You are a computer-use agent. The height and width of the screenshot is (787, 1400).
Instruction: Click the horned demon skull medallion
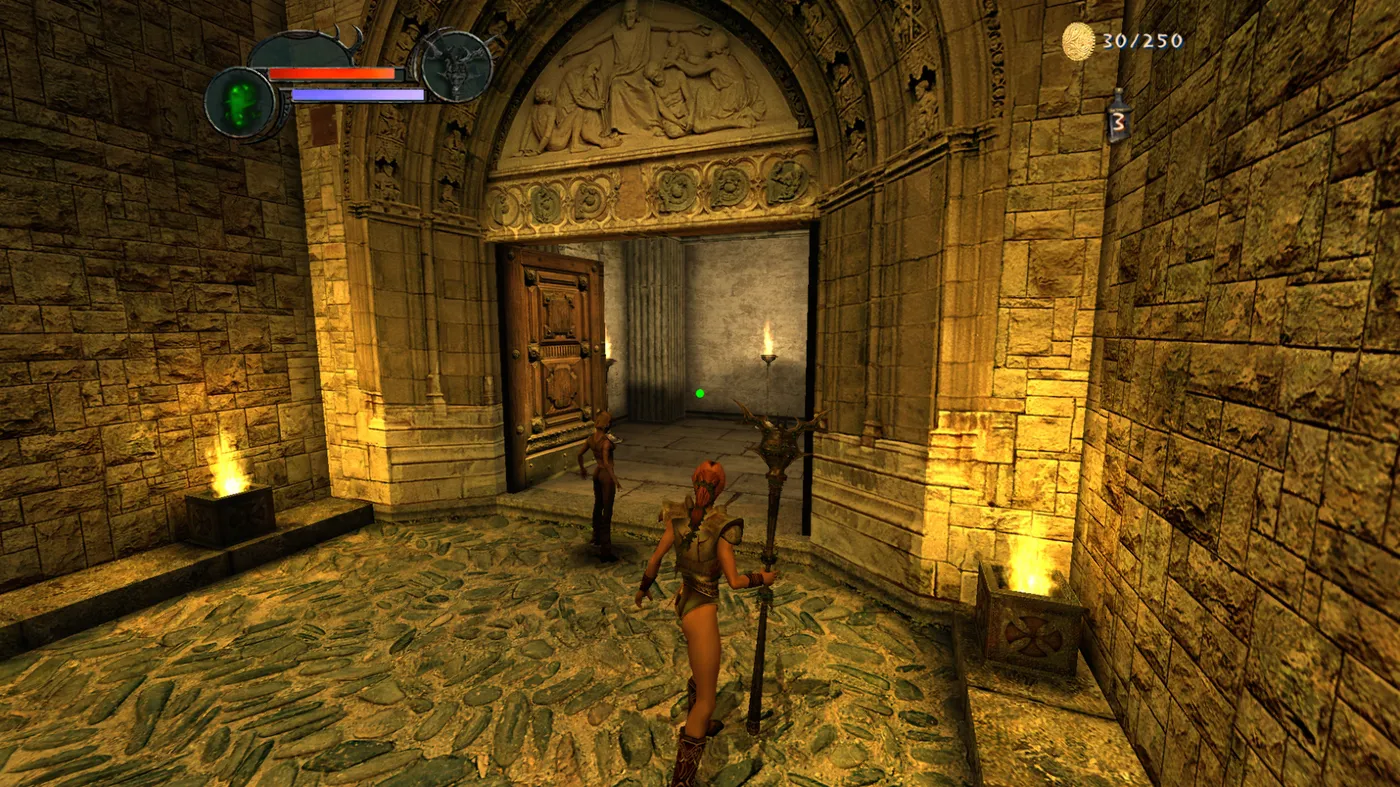pos(456,67)
